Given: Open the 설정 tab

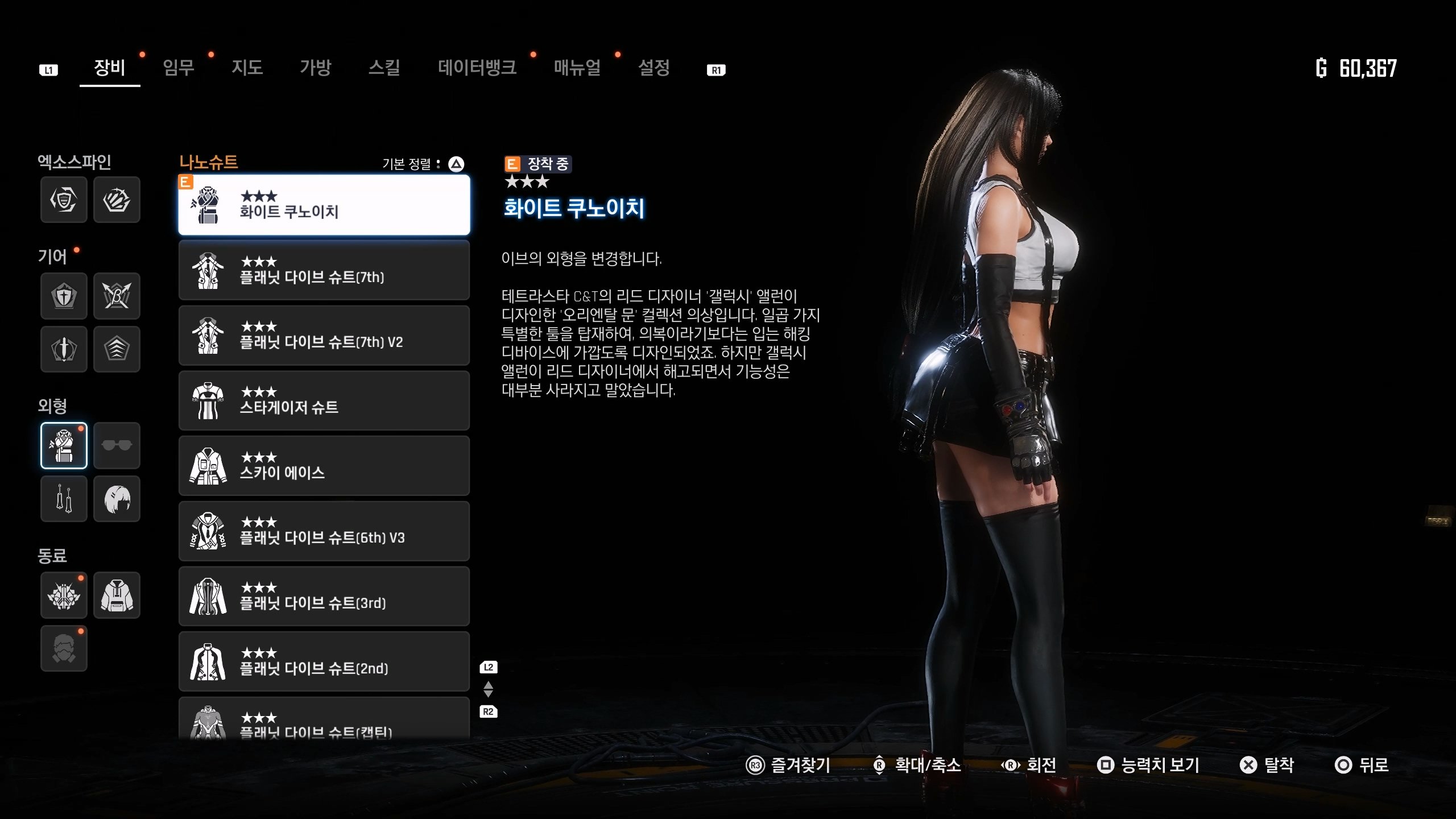Looking at the screenshot, I should coord(653,68).
